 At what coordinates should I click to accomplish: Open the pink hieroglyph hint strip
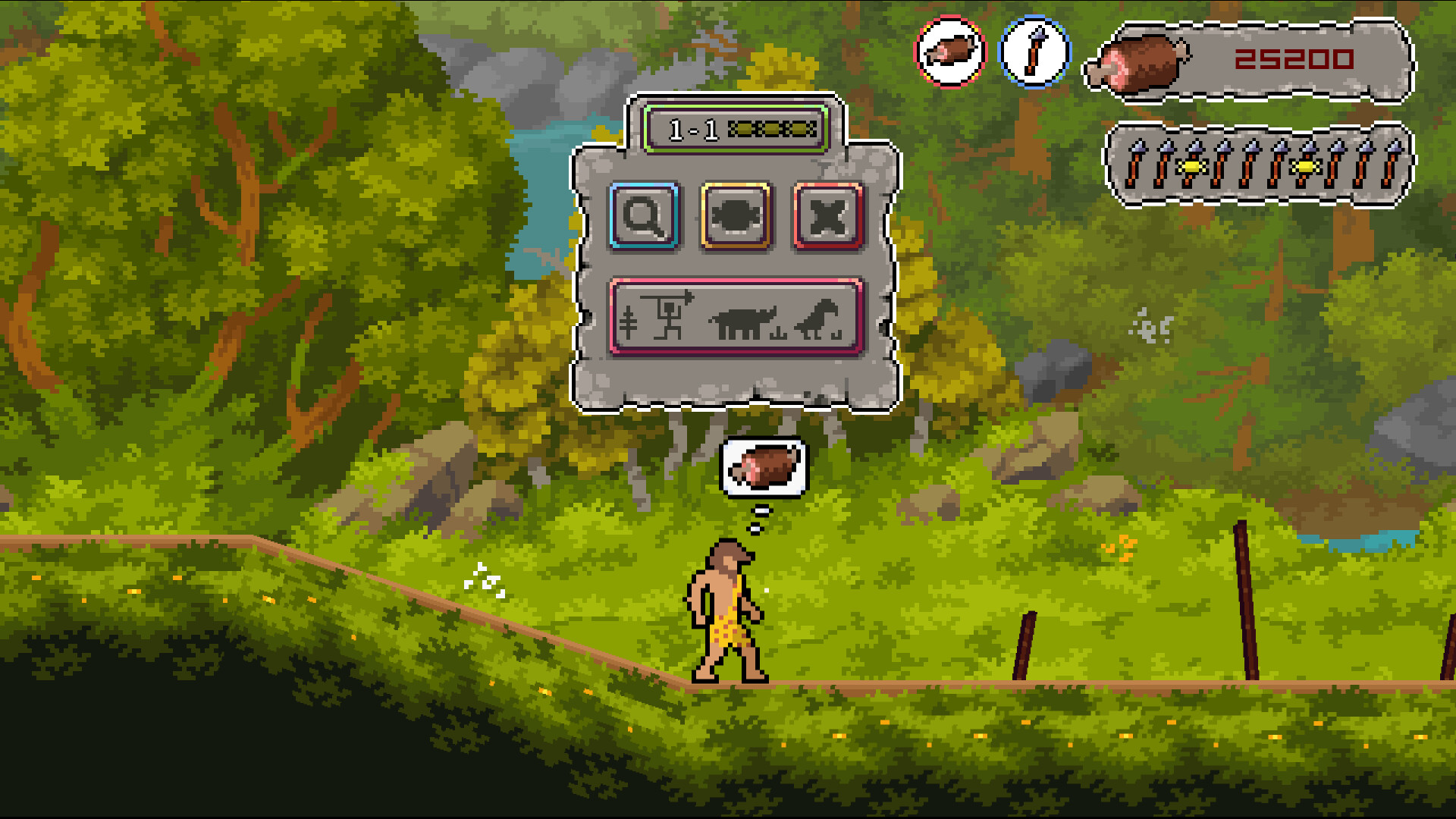(736, 318)
